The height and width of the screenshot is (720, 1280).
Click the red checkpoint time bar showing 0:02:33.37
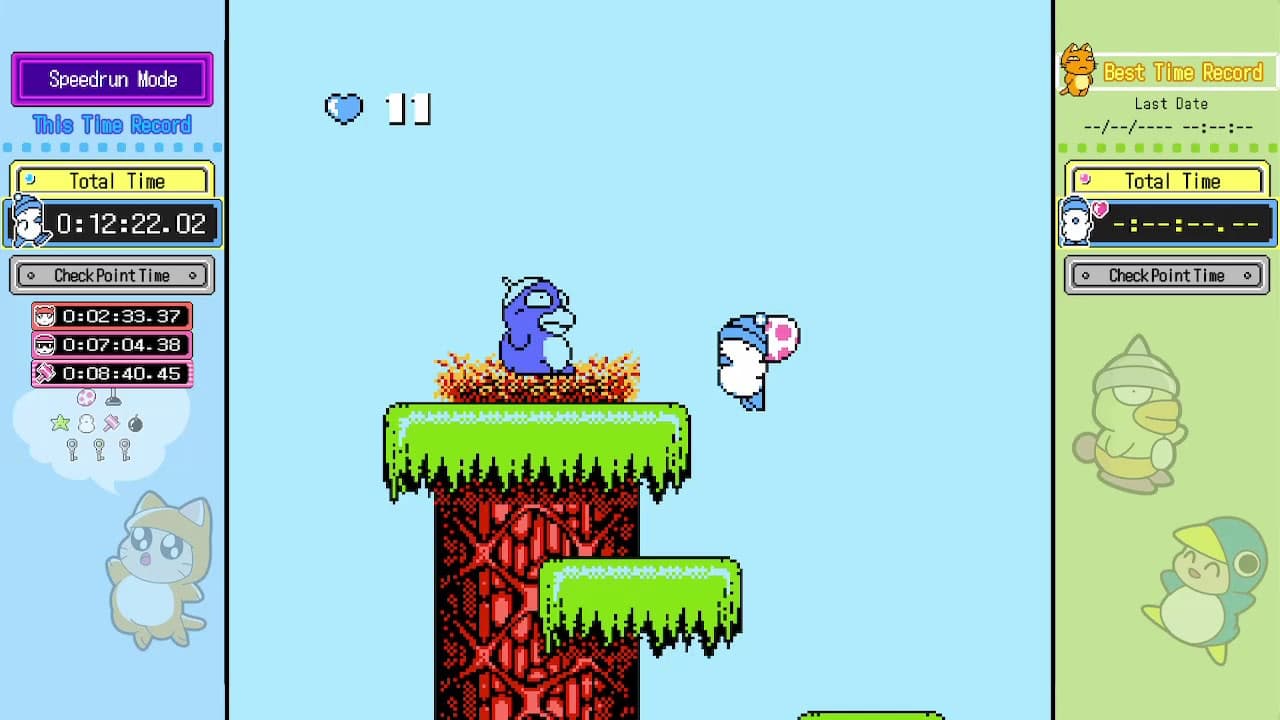coord(112,316)
